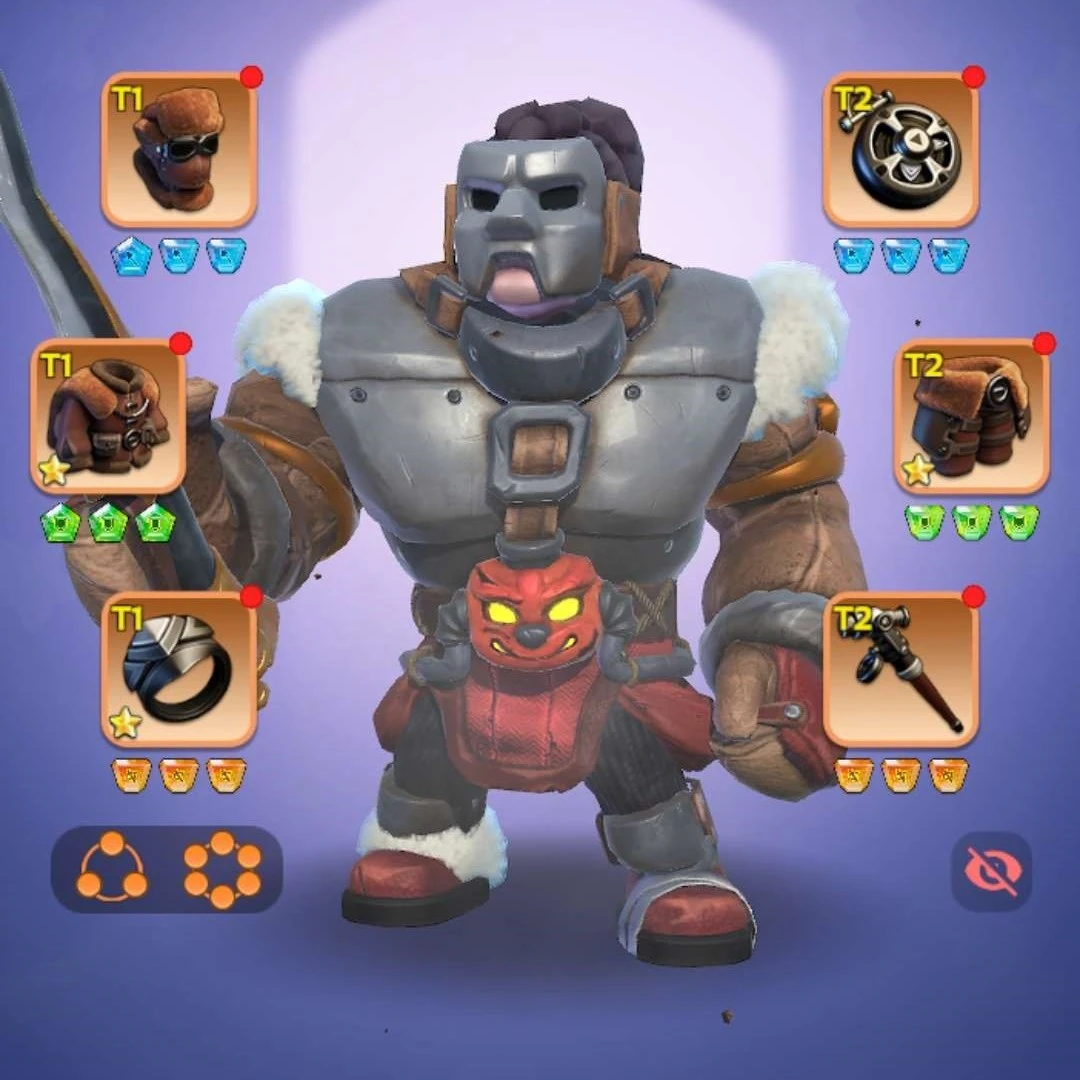Select the T2 round shield gadget slot

[x=900, y=150]
